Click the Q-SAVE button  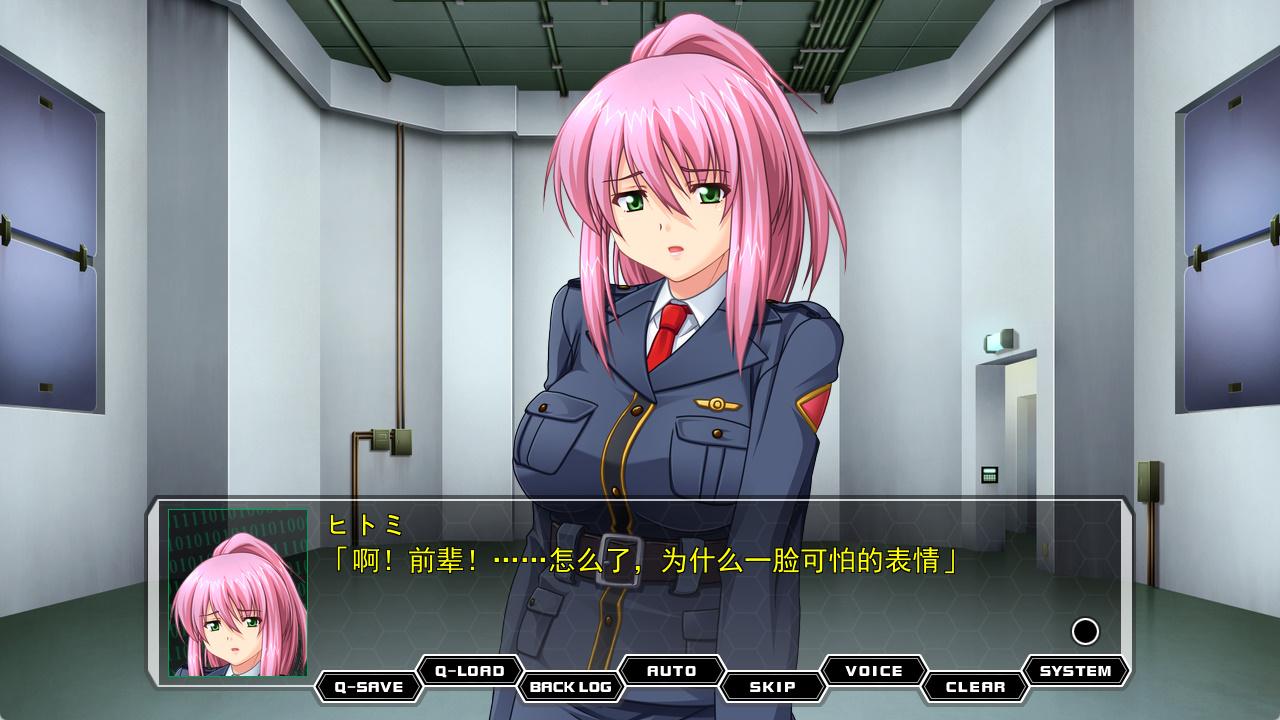(x=369, y=687)
